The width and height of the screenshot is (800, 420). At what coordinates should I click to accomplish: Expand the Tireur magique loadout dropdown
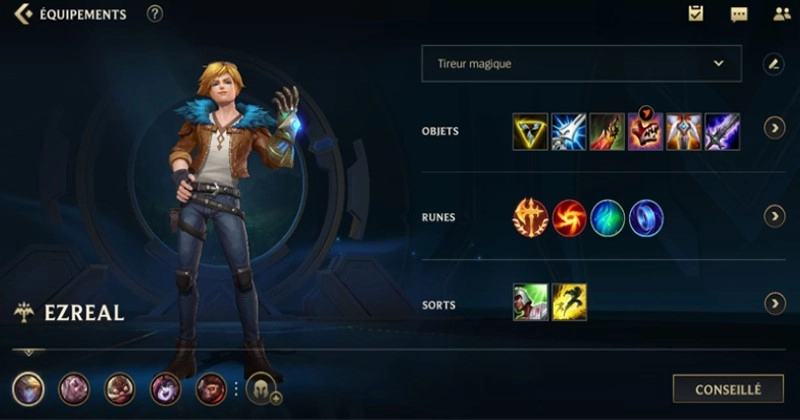click(581, 63)
